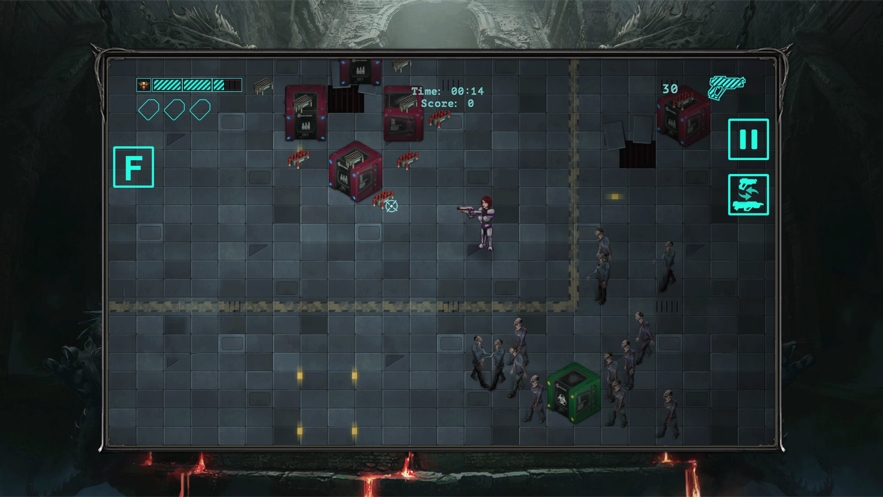Tap the weapon swap button
883x497 pixels.
coord(748,194)
